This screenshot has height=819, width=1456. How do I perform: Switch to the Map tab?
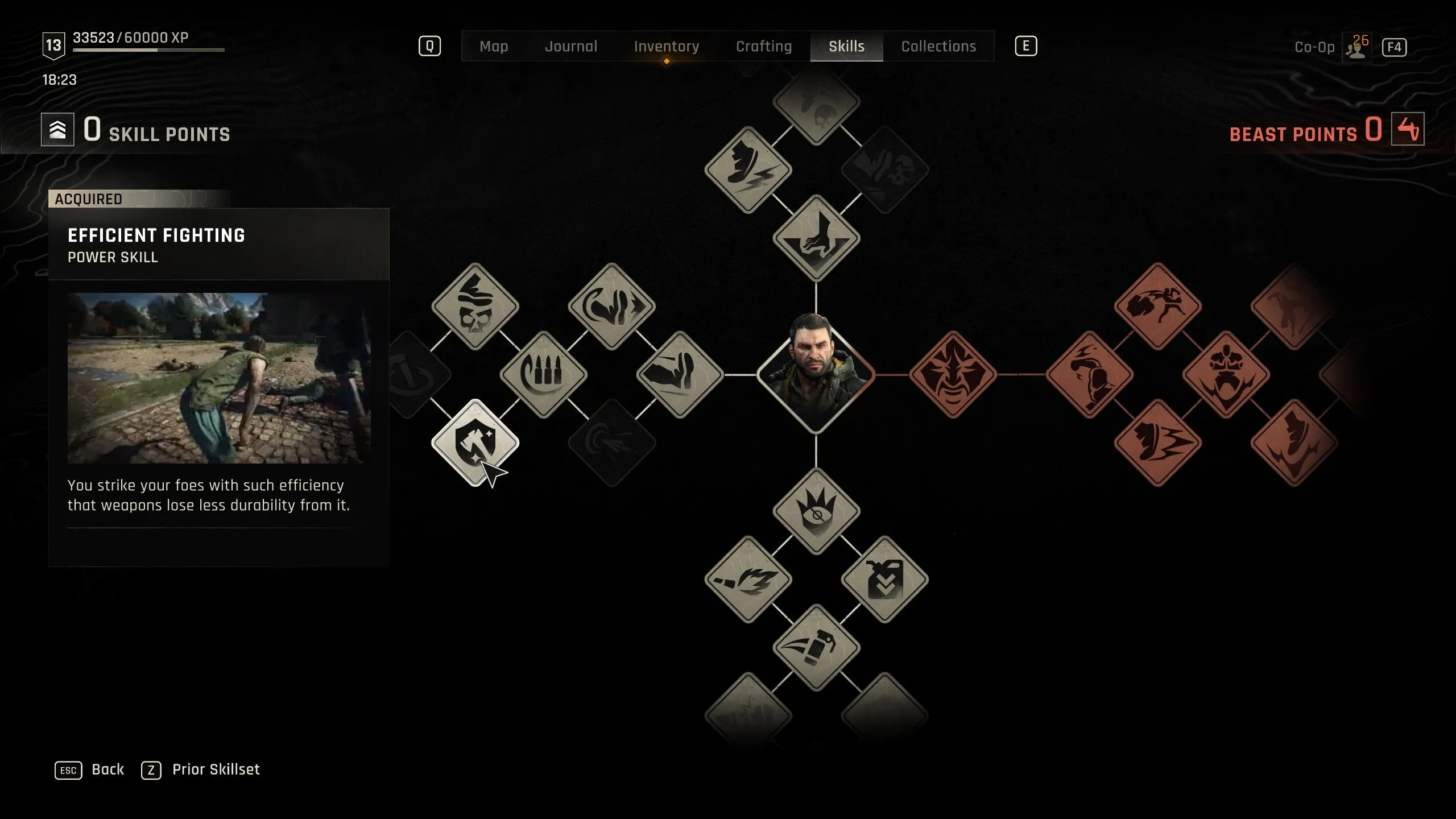[493, 46]
